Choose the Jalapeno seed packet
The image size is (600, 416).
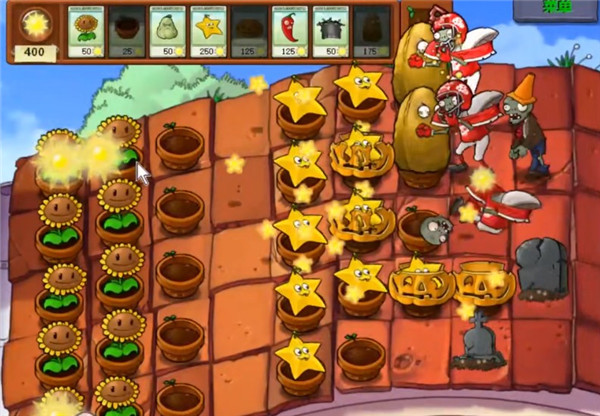pyautogui.click(x=291, y=32)
